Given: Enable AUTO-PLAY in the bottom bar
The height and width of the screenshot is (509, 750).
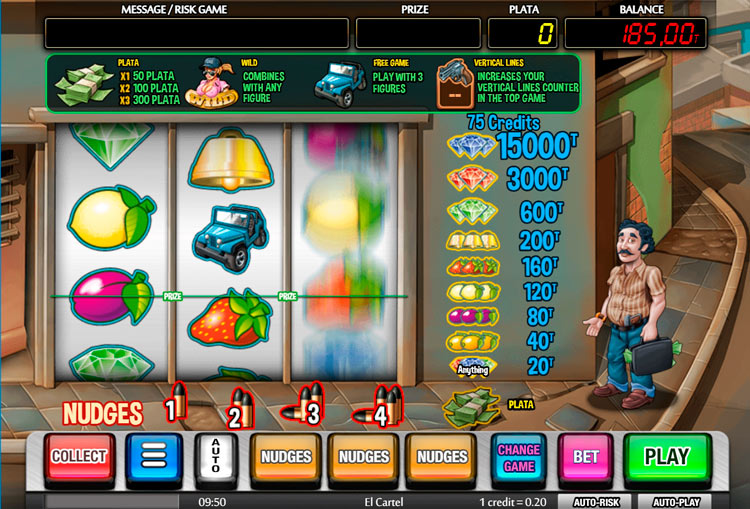Looking at the screenshot, I should click(x=677, y=501).
